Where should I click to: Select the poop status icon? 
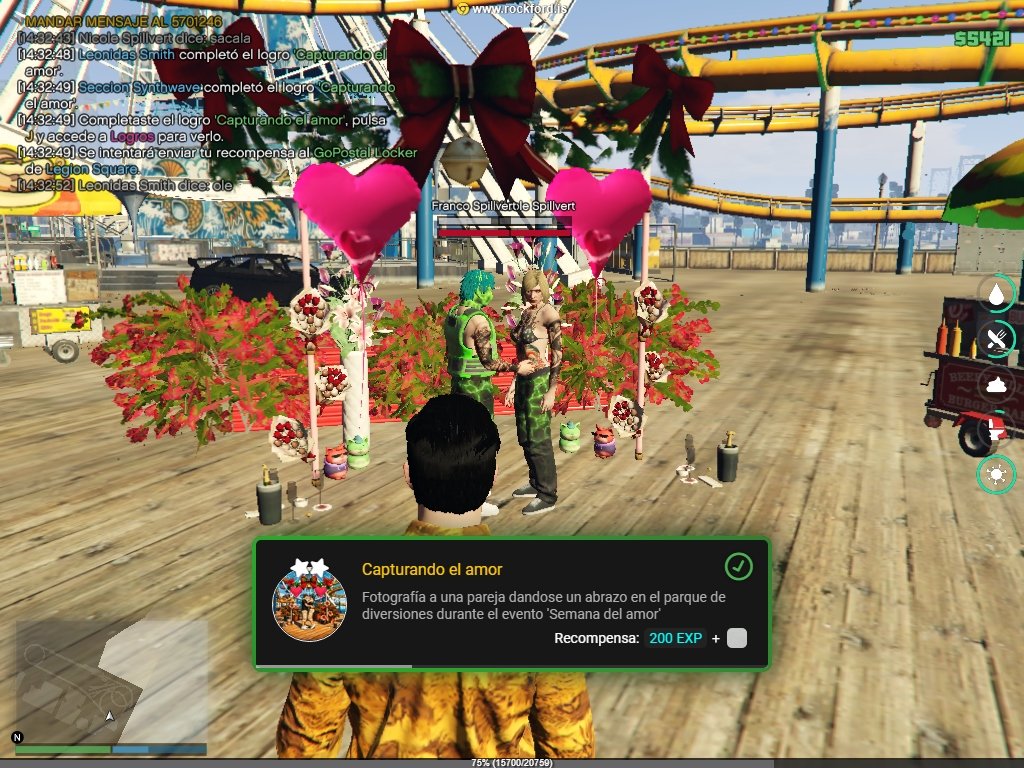(x=996, y=384)
